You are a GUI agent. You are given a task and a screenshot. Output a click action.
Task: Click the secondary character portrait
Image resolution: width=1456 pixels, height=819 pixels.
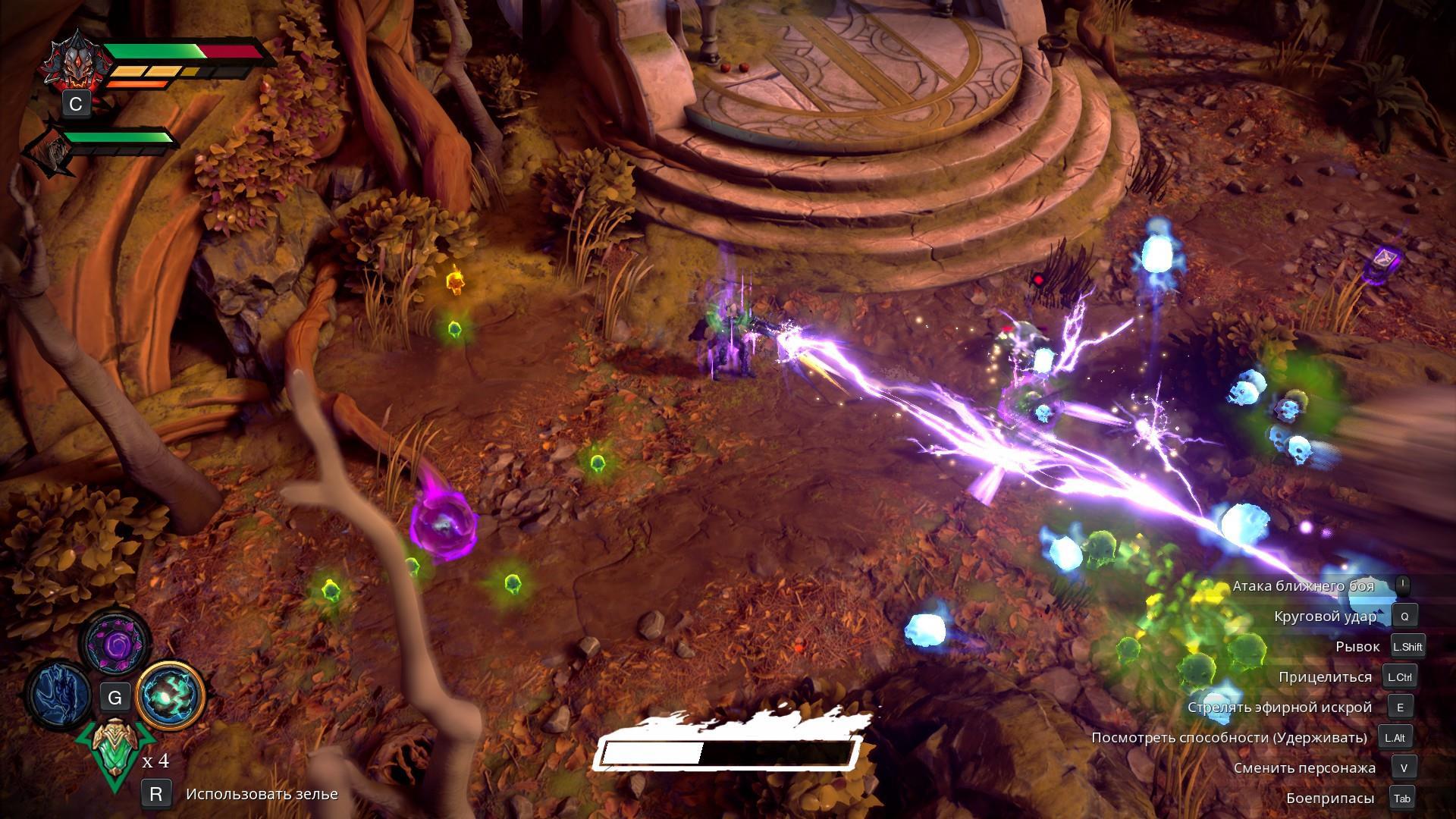[x=53, y=152]
